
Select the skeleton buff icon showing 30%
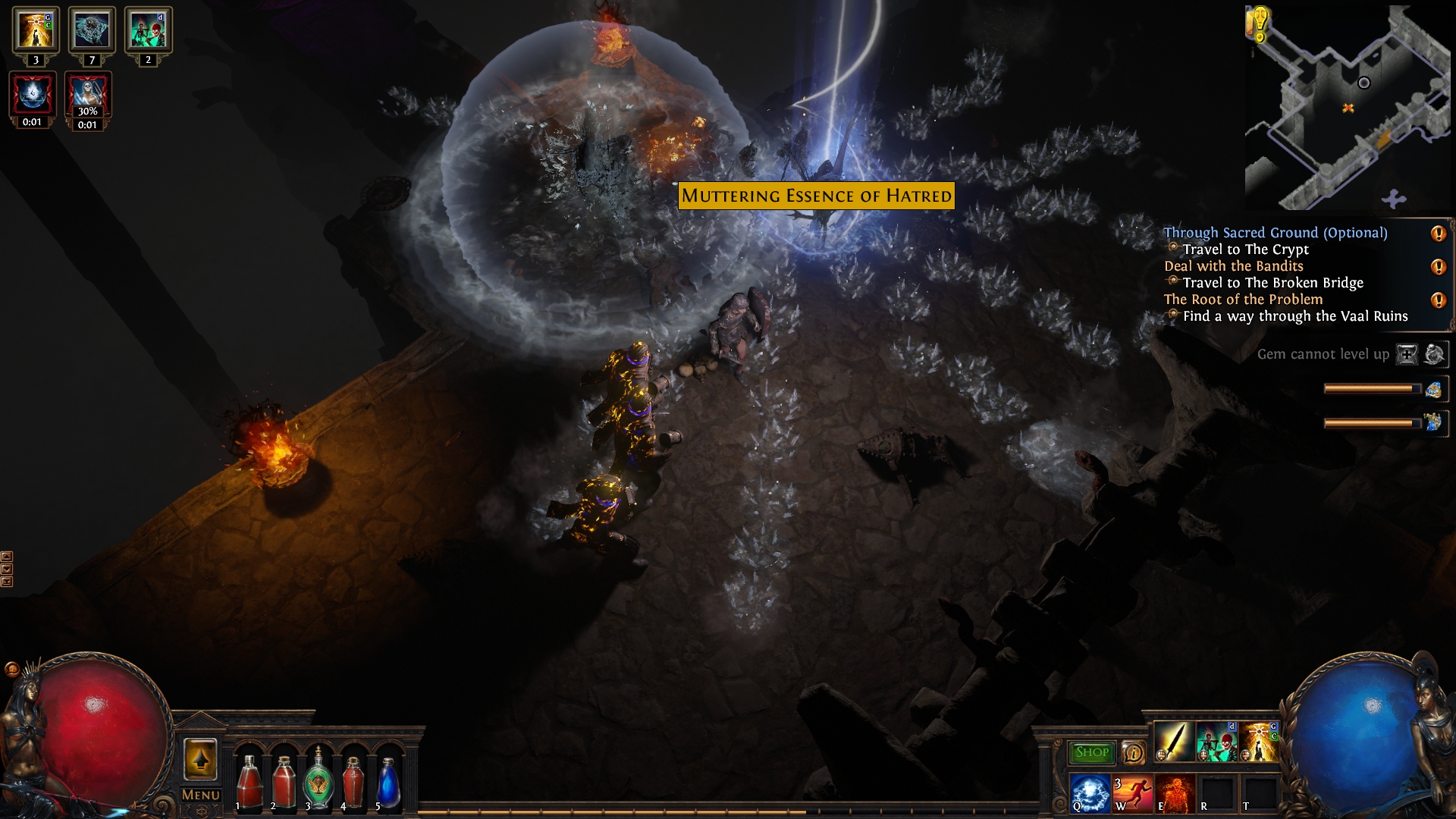click(x=88, y=96)
